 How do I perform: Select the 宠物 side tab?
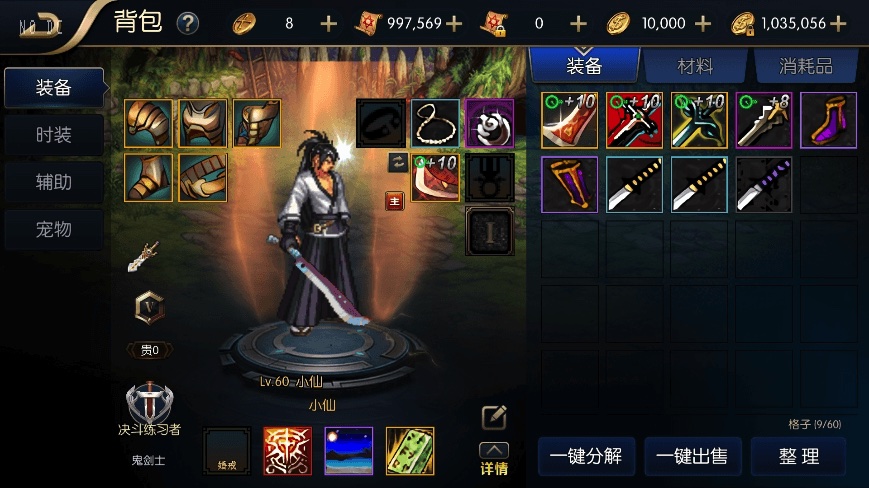(54, 229)
